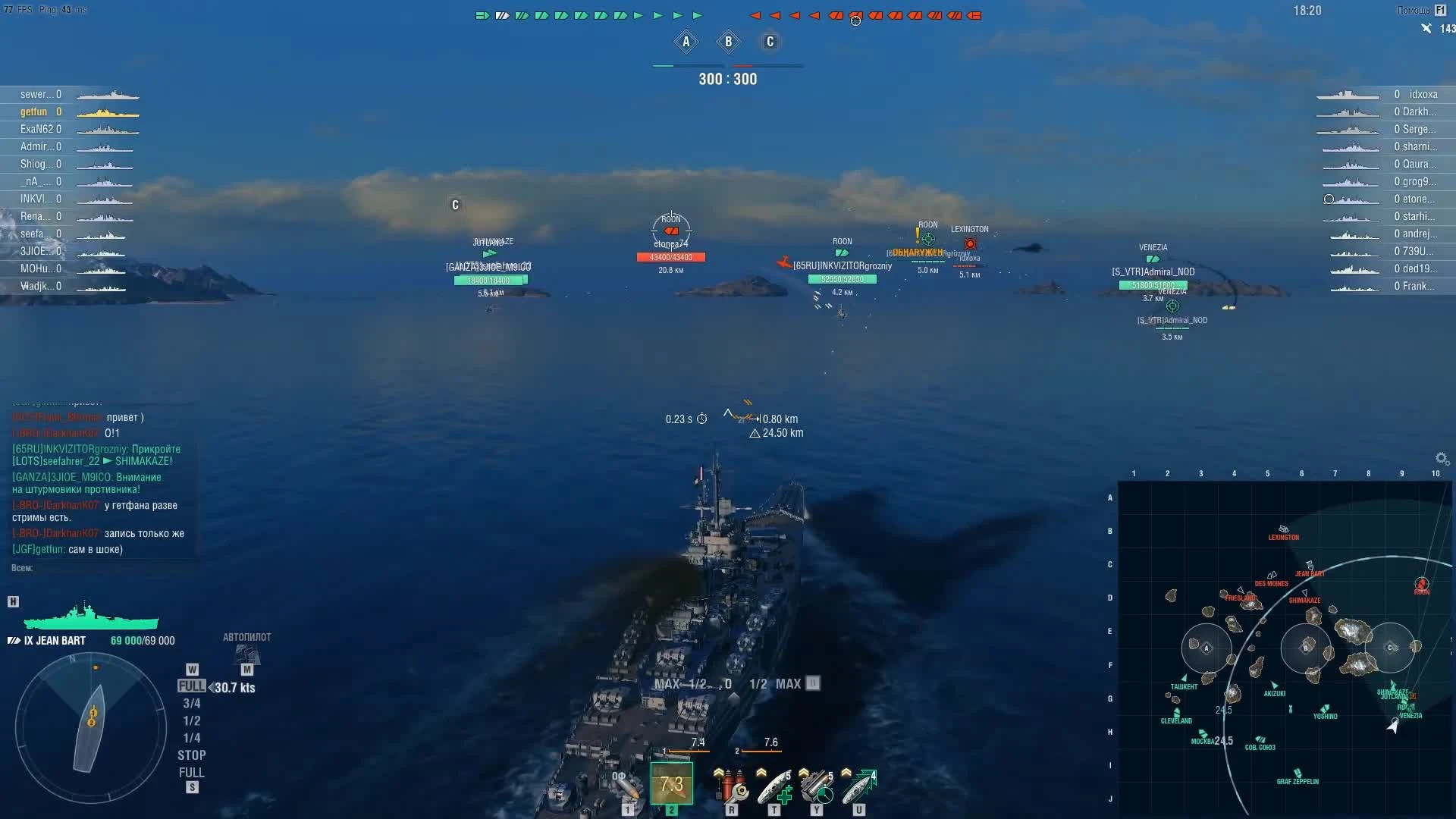Screen dimensions: 1456x819
Task: Click the gold chevron above Repair Party
Action: (761, 771)
